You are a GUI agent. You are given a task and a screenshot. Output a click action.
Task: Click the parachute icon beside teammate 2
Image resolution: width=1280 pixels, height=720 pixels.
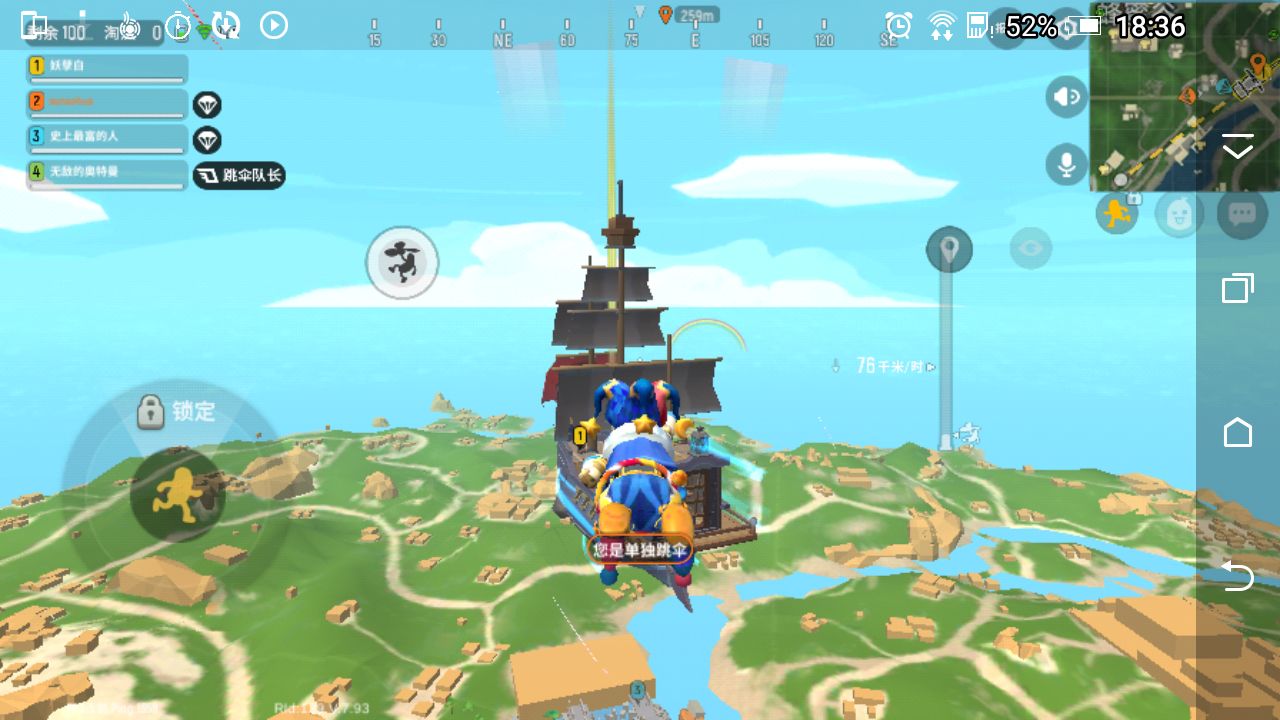207,104
